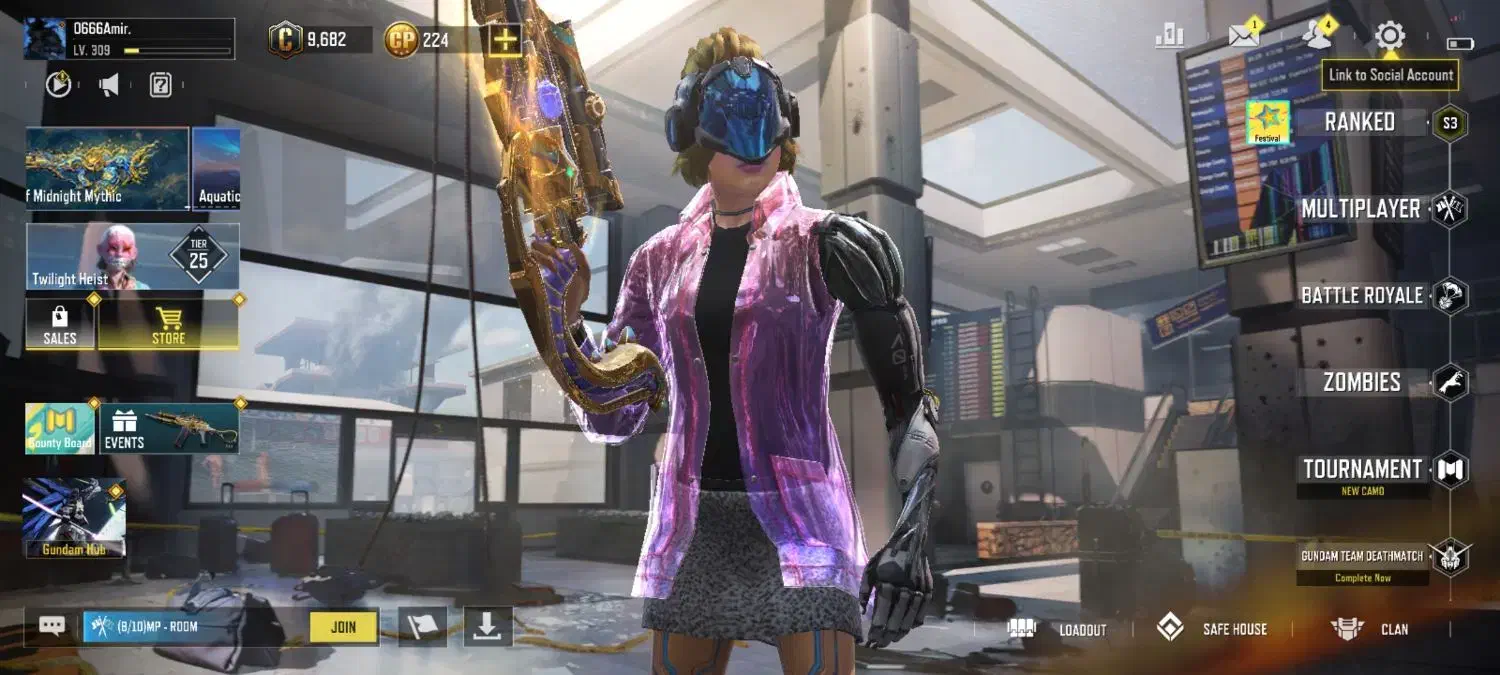Open the Clan page
Viewport: 1500px width, 675px height.
1370,629
